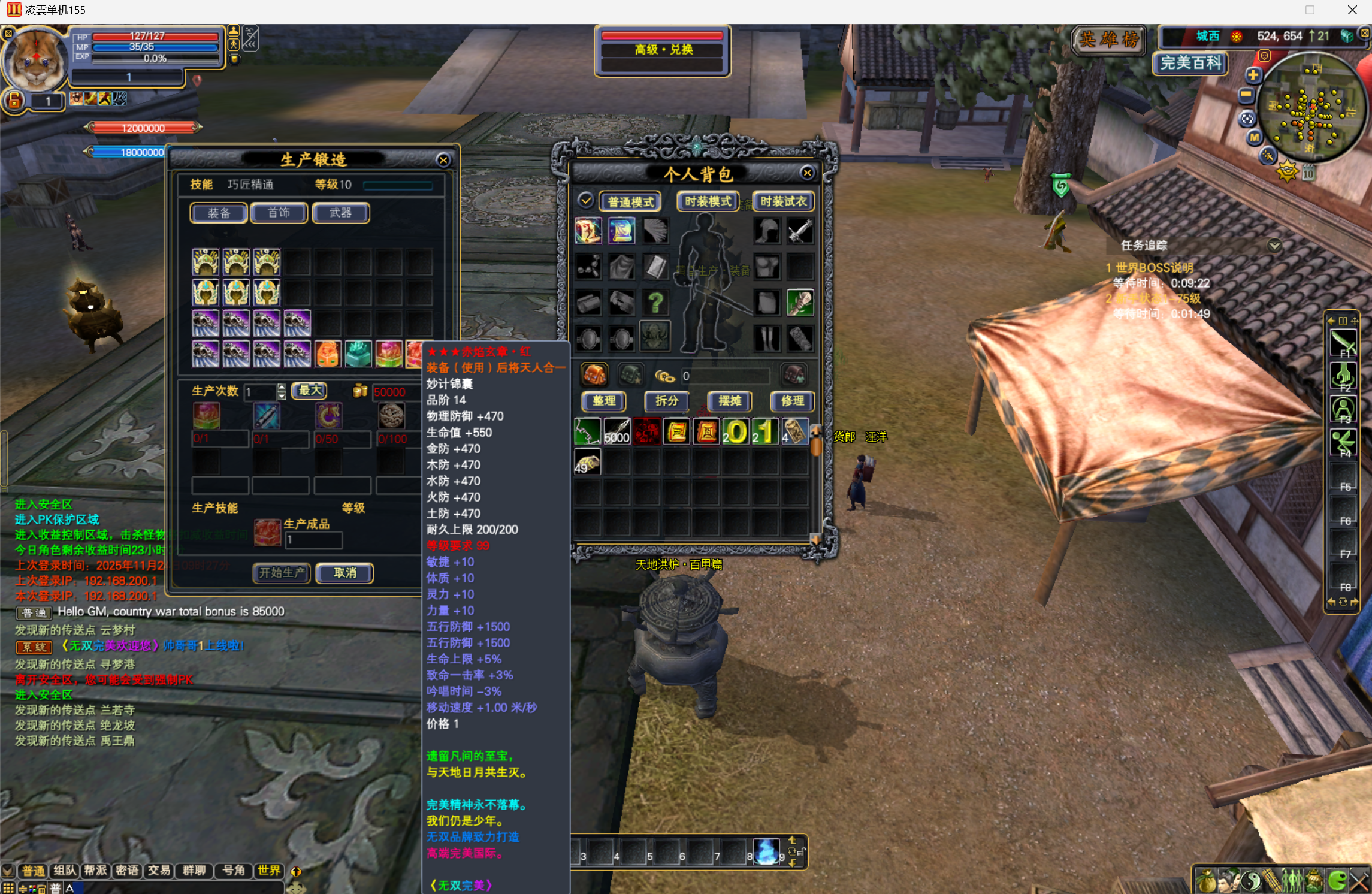
Task: Switch inventory to 时装模式
Action: tap(708, 201)
